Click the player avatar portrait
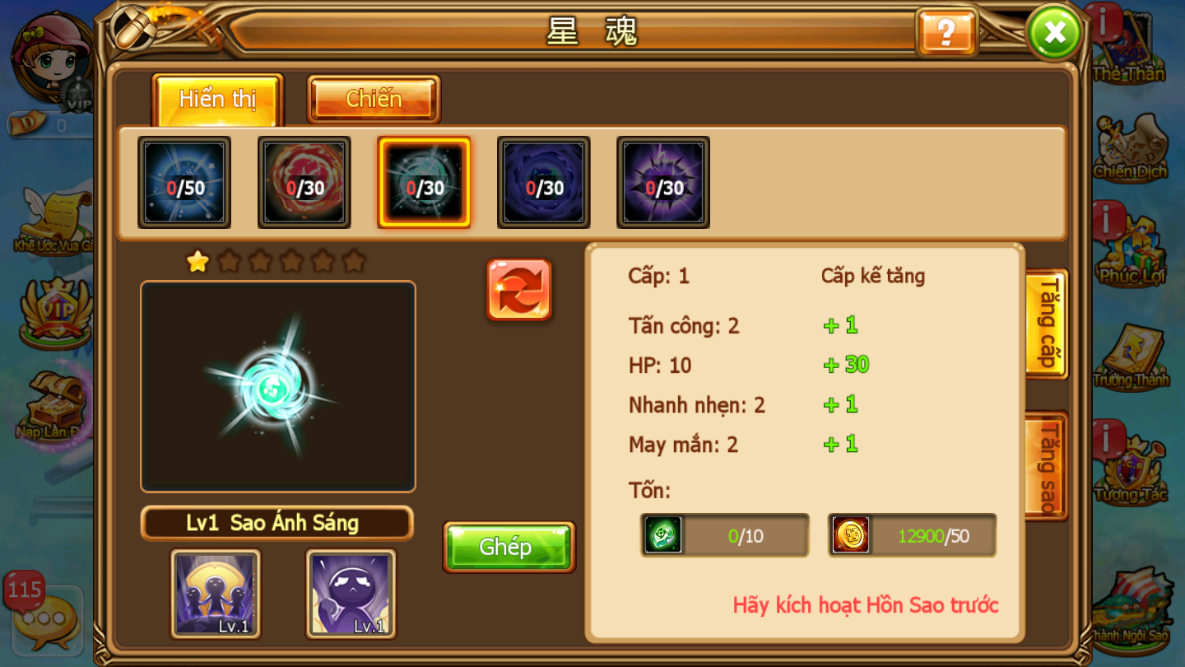 point(52,57)
